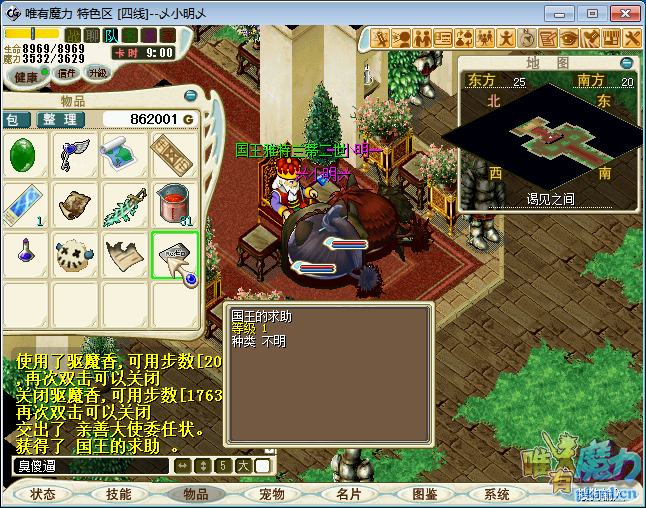Select the 名片 name card tab
Screen dimensions: 646x508
348,494
